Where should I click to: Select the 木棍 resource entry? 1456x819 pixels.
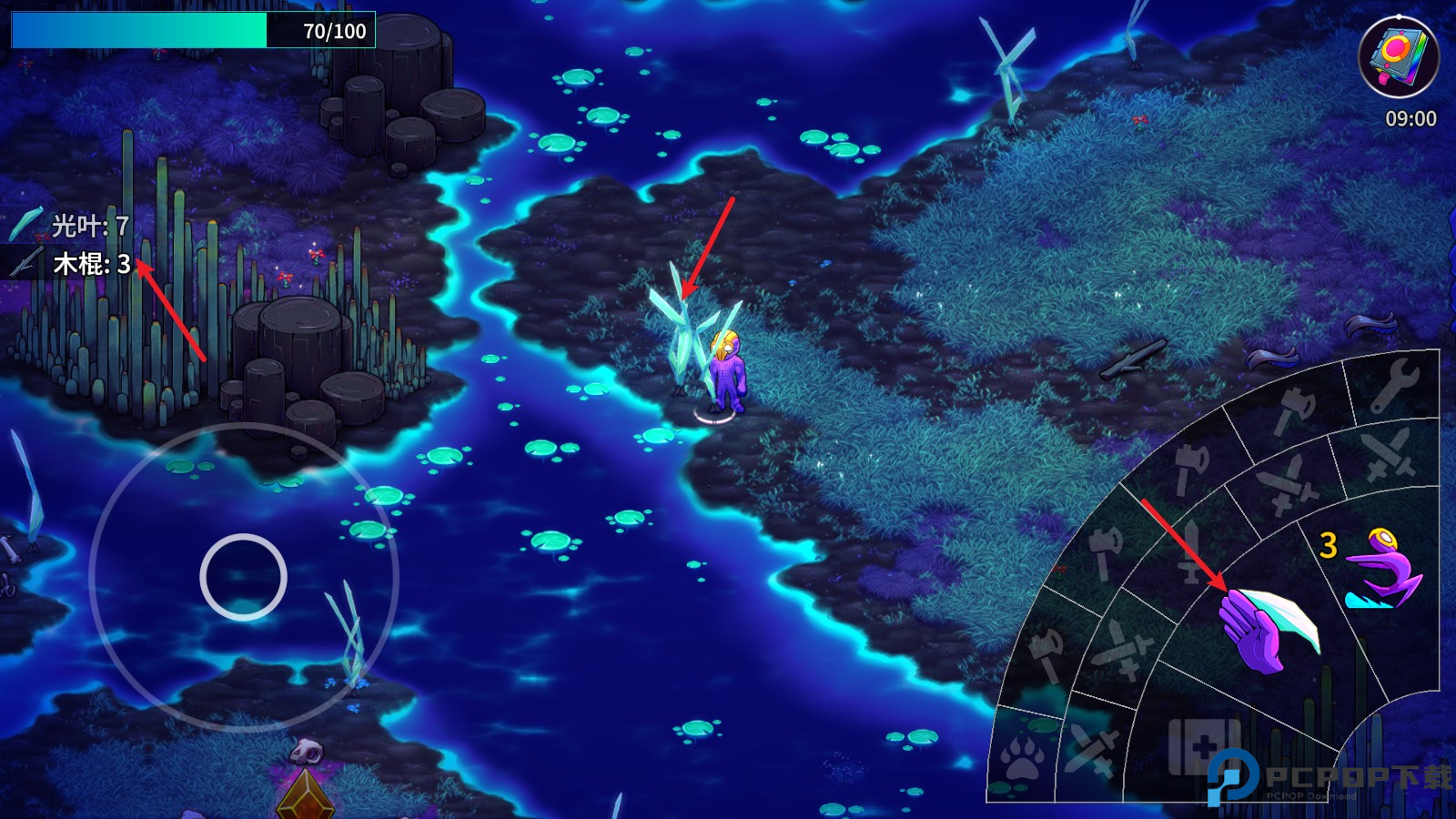point(71,264)
